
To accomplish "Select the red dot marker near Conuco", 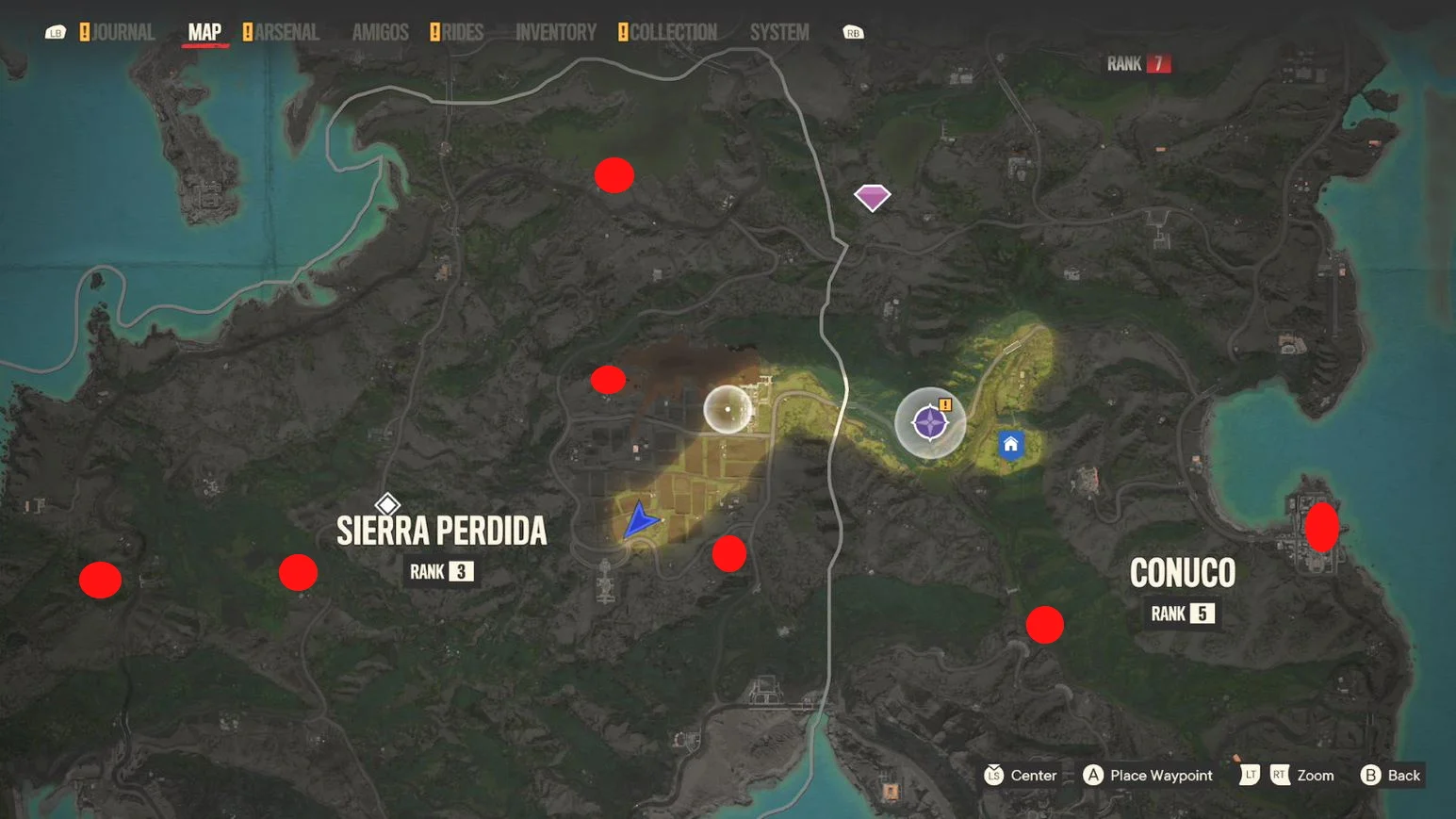I will coord(1044,623).
